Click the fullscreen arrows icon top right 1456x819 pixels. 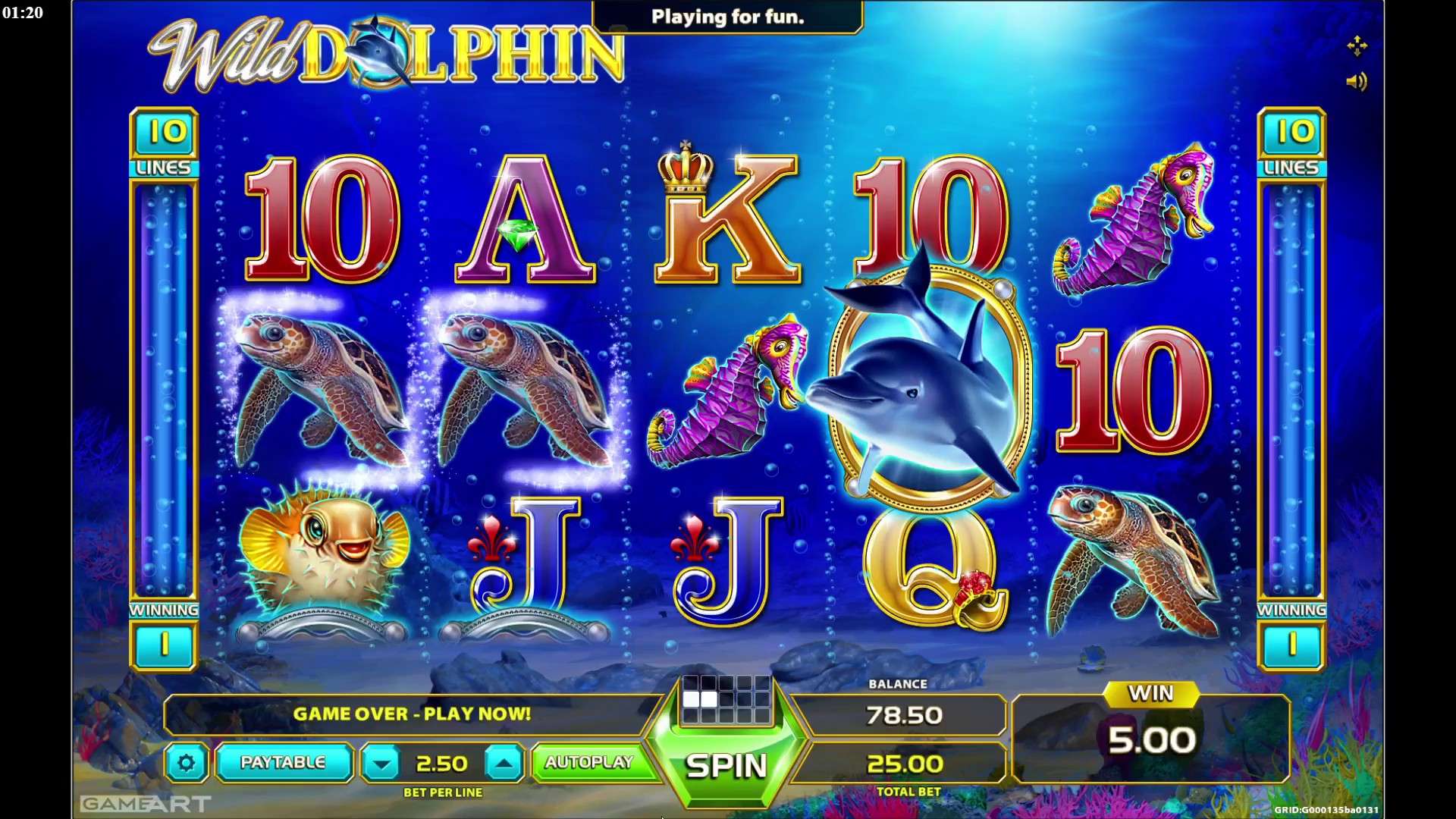1358,47
